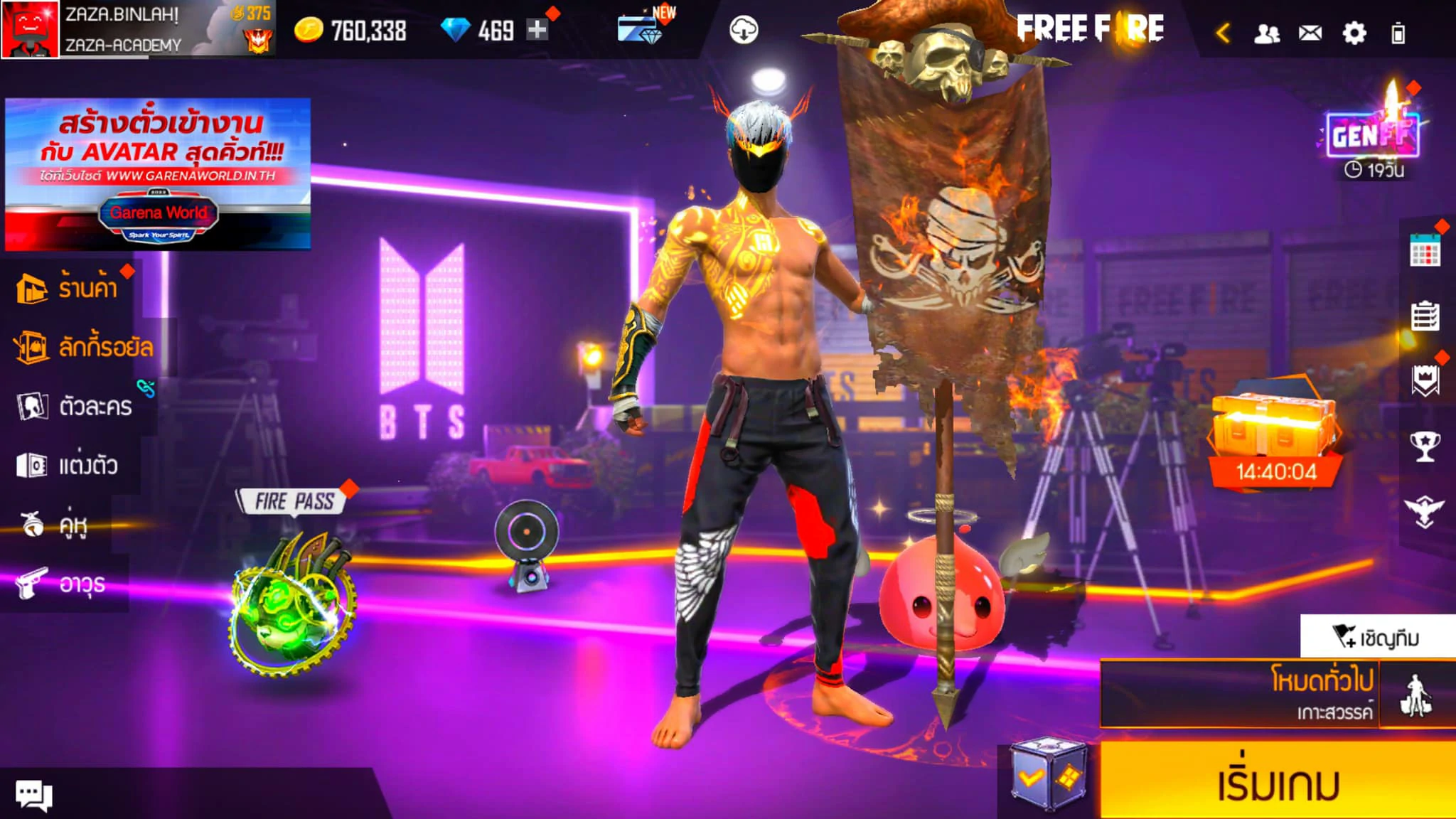Open the mail envelope icon

tap(1310, 33)
